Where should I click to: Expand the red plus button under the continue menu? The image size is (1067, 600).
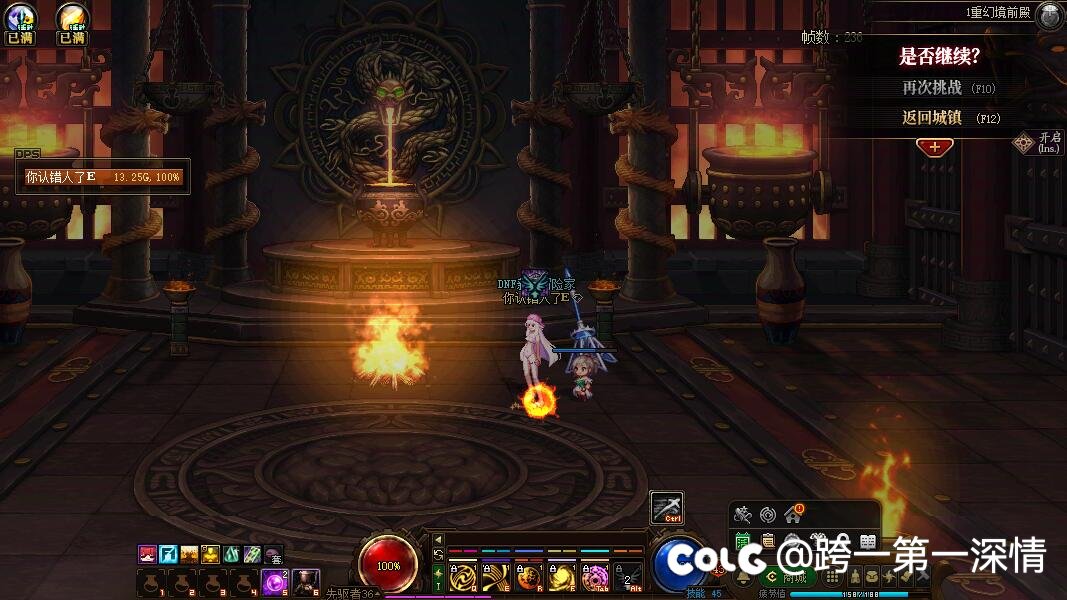935,147
